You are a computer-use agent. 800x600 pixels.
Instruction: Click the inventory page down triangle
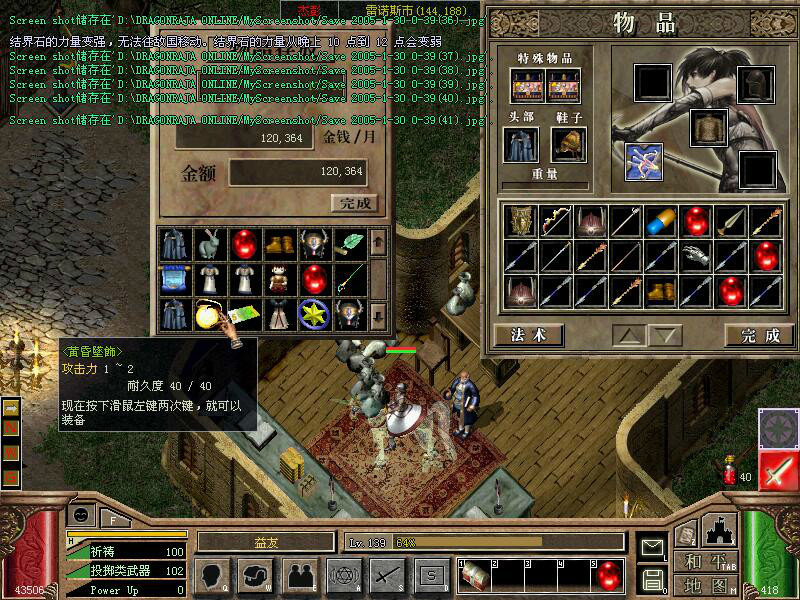coord(667,335)
